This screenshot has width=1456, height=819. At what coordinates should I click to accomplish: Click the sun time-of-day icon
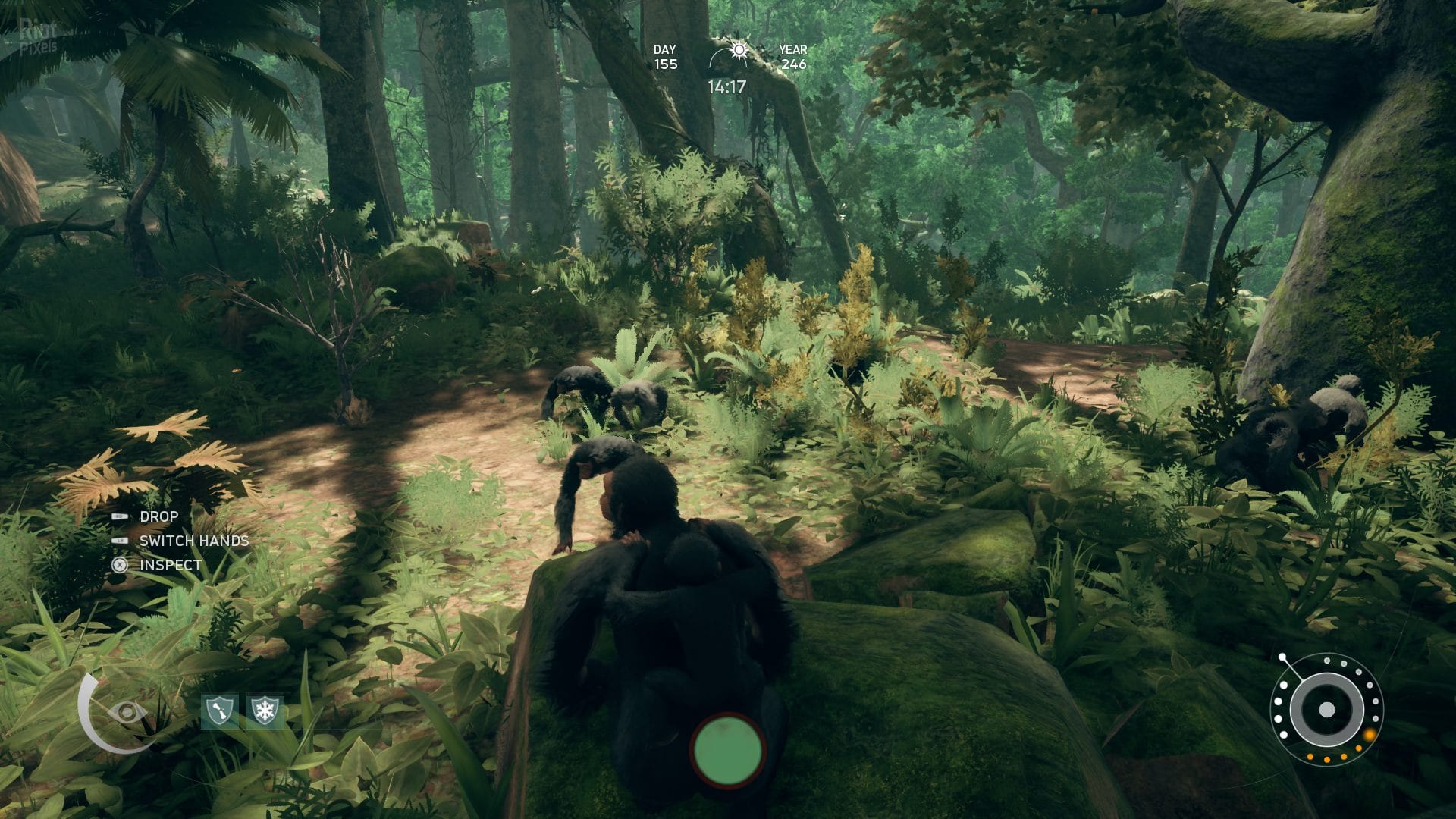[x=738, y=51]
